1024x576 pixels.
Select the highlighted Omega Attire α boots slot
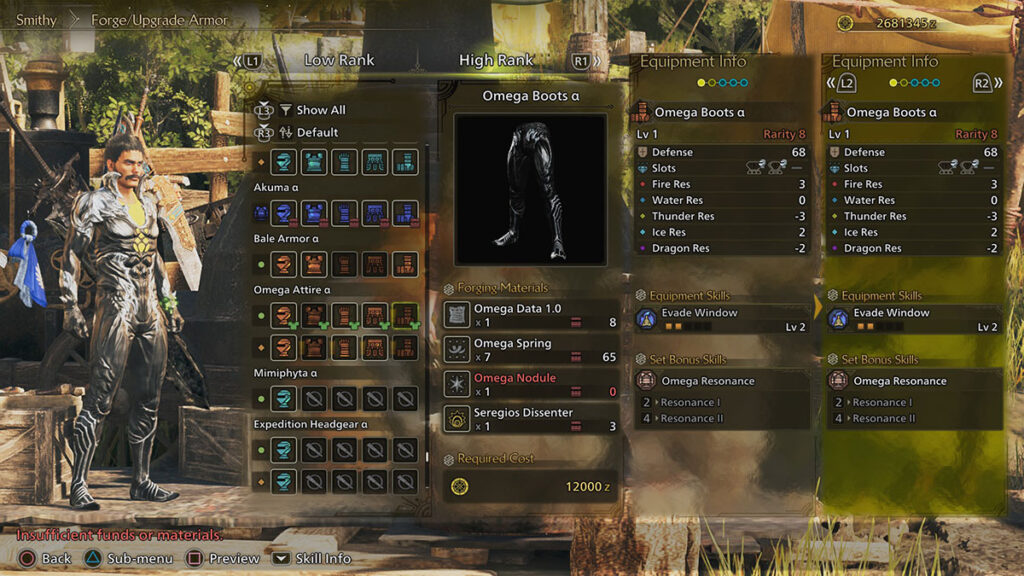point(405,317)
